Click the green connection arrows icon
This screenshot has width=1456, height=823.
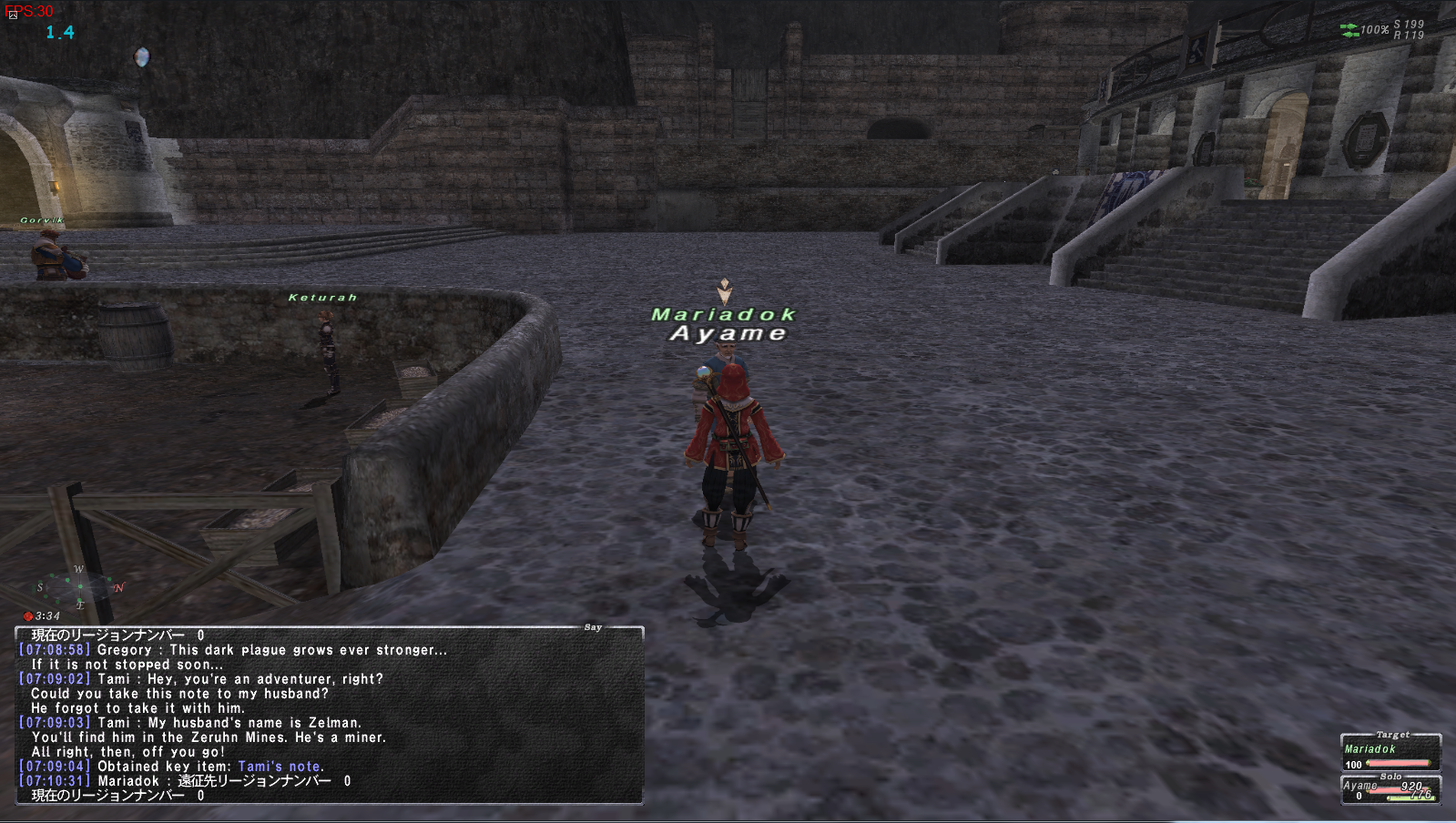[1349, 30]
